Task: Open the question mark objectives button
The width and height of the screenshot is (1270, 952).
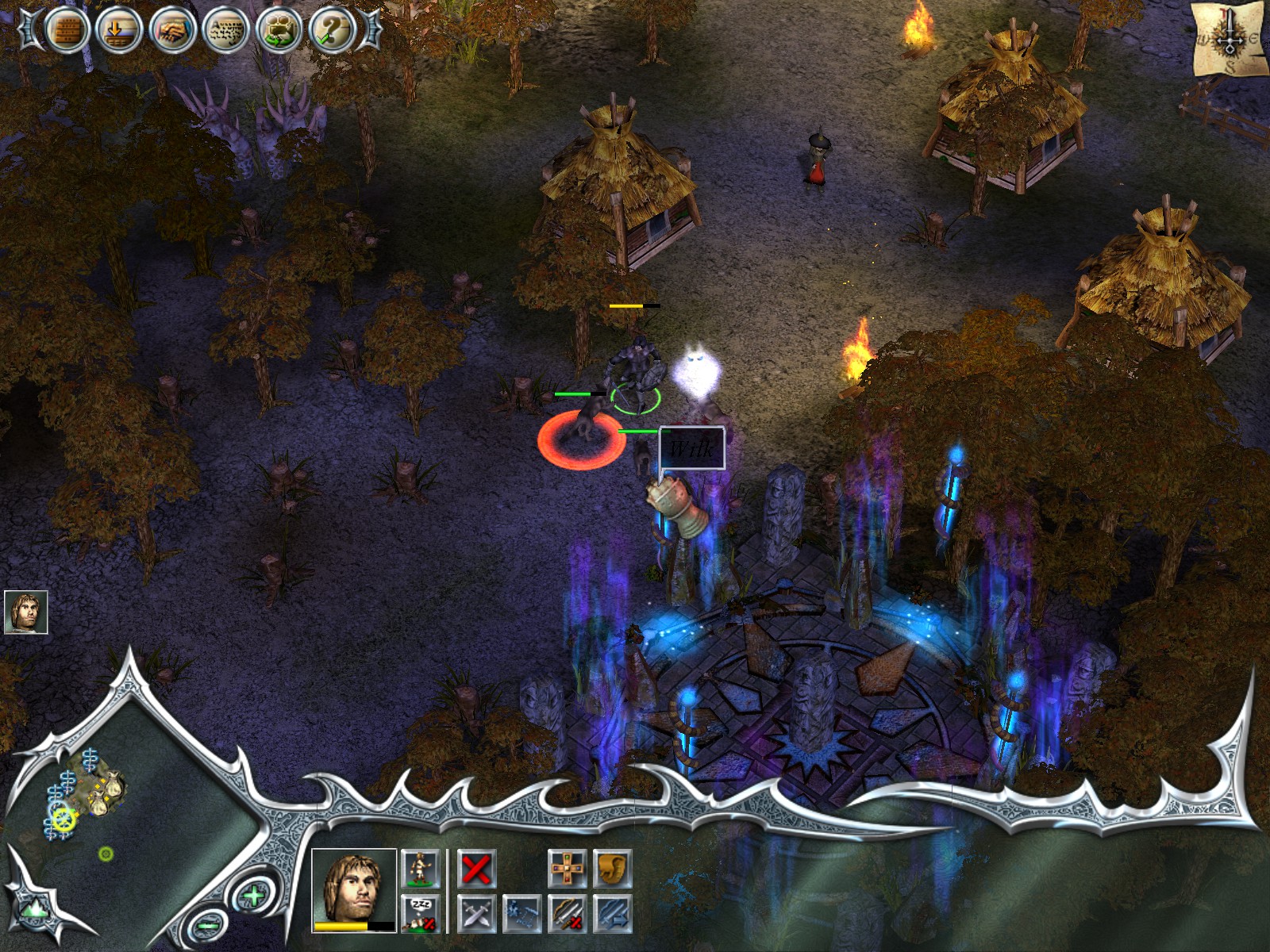Action: 332,30
